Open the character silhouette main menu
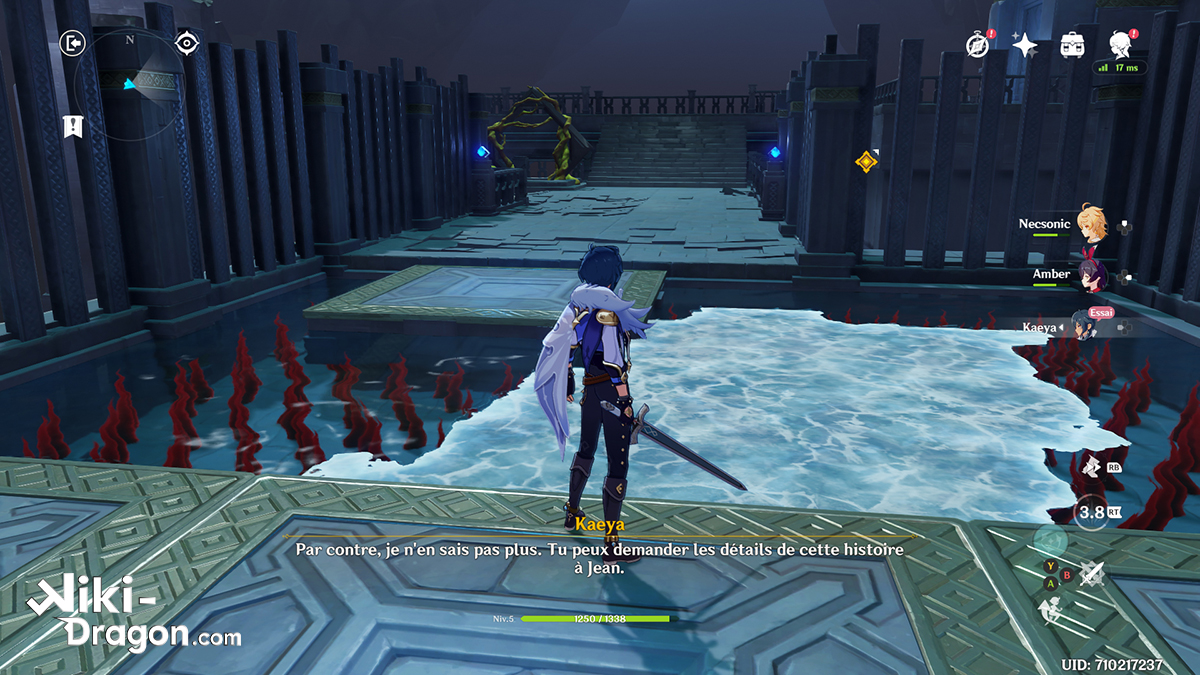The width and height of the screenshot is (1200, 675). pyautogui.click(x=1121, y=43)
